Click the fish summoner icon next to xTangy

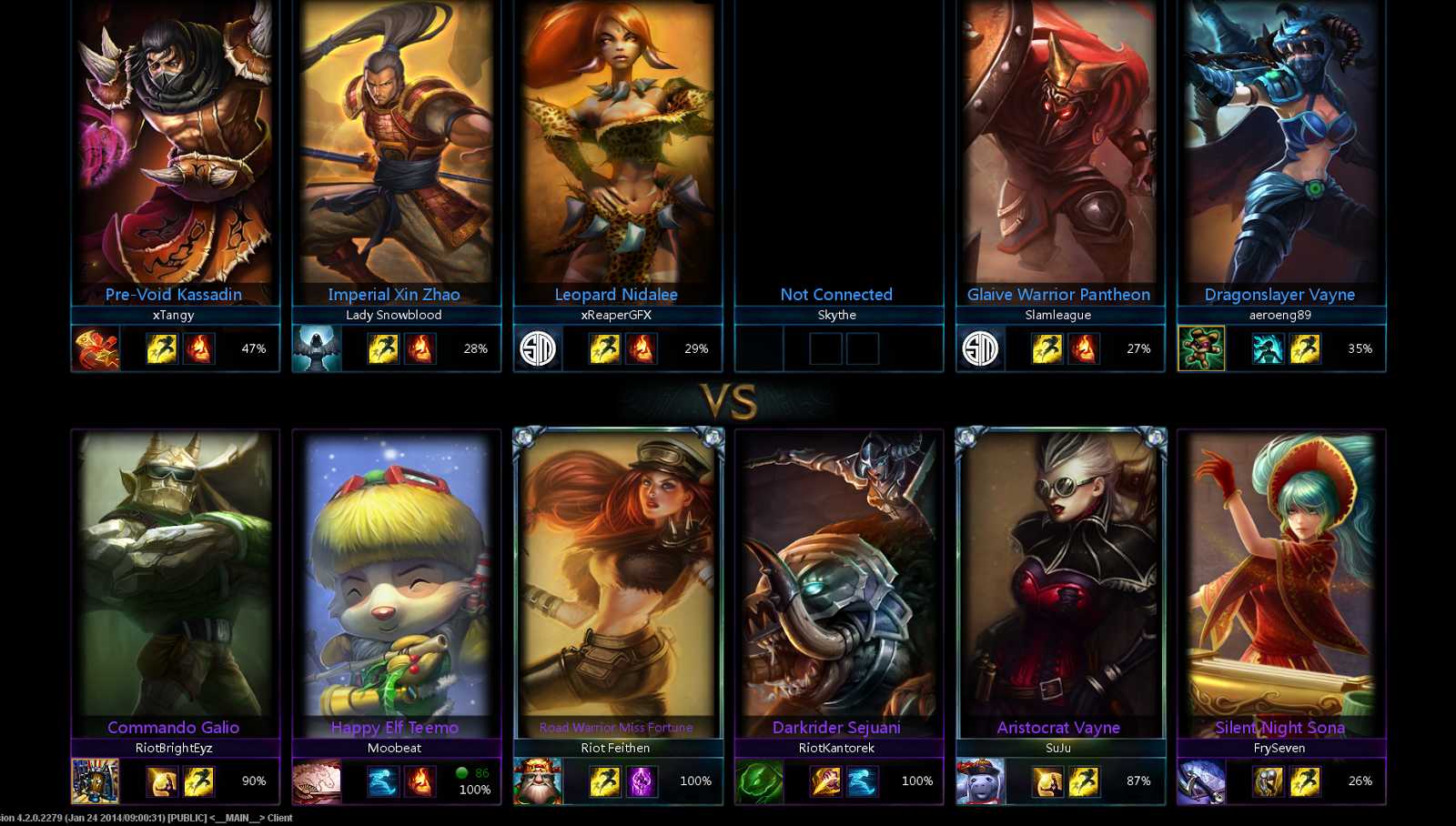98,348
